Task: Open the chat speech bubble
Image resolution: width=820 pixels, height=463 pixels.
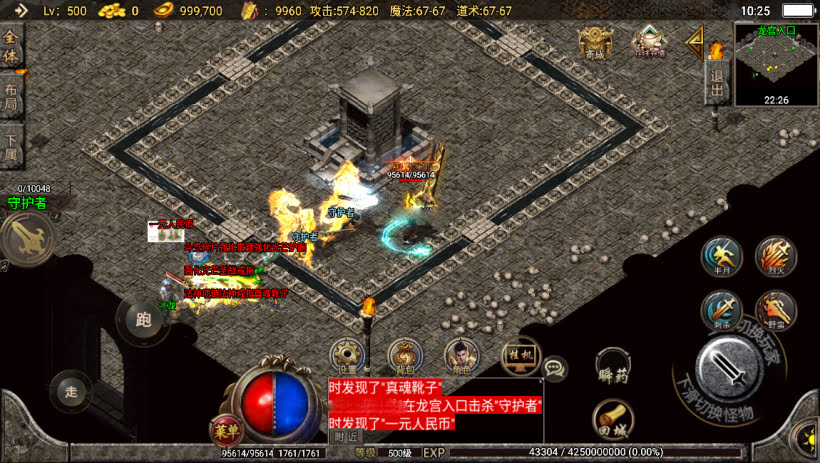Action: tap(555, 368)
